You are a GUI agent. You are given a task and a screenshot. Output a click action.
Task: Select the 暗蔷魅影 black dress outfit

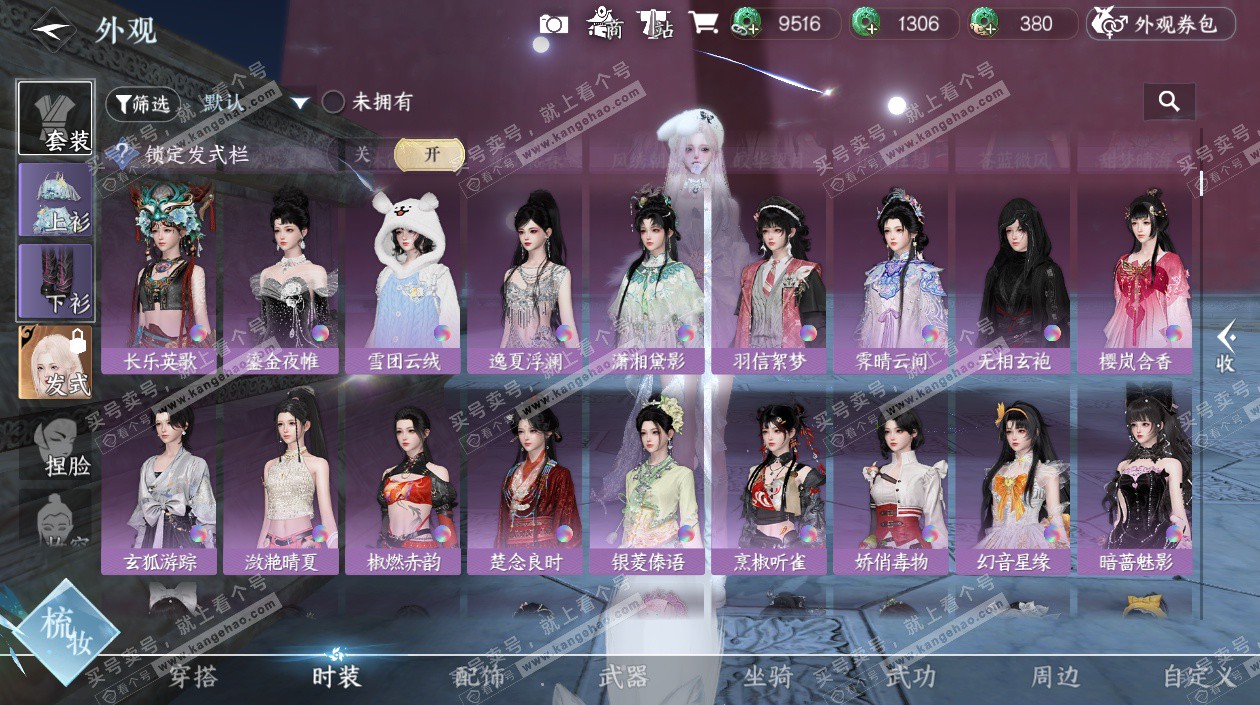(x=1134, y=480)
